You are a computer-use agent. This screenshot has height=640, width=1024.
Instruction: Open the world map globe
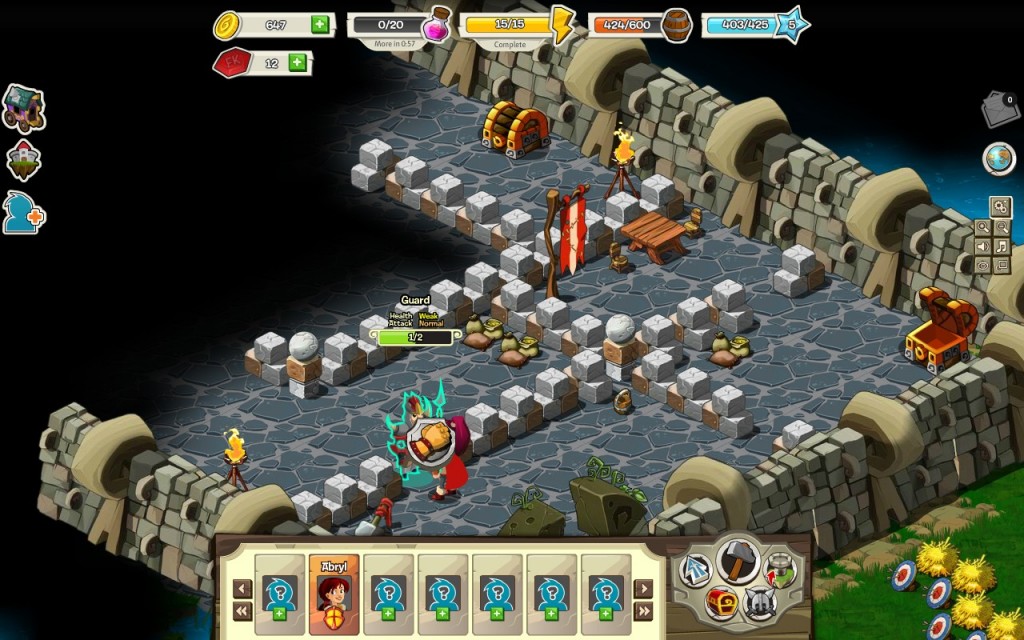coord(998,158)
